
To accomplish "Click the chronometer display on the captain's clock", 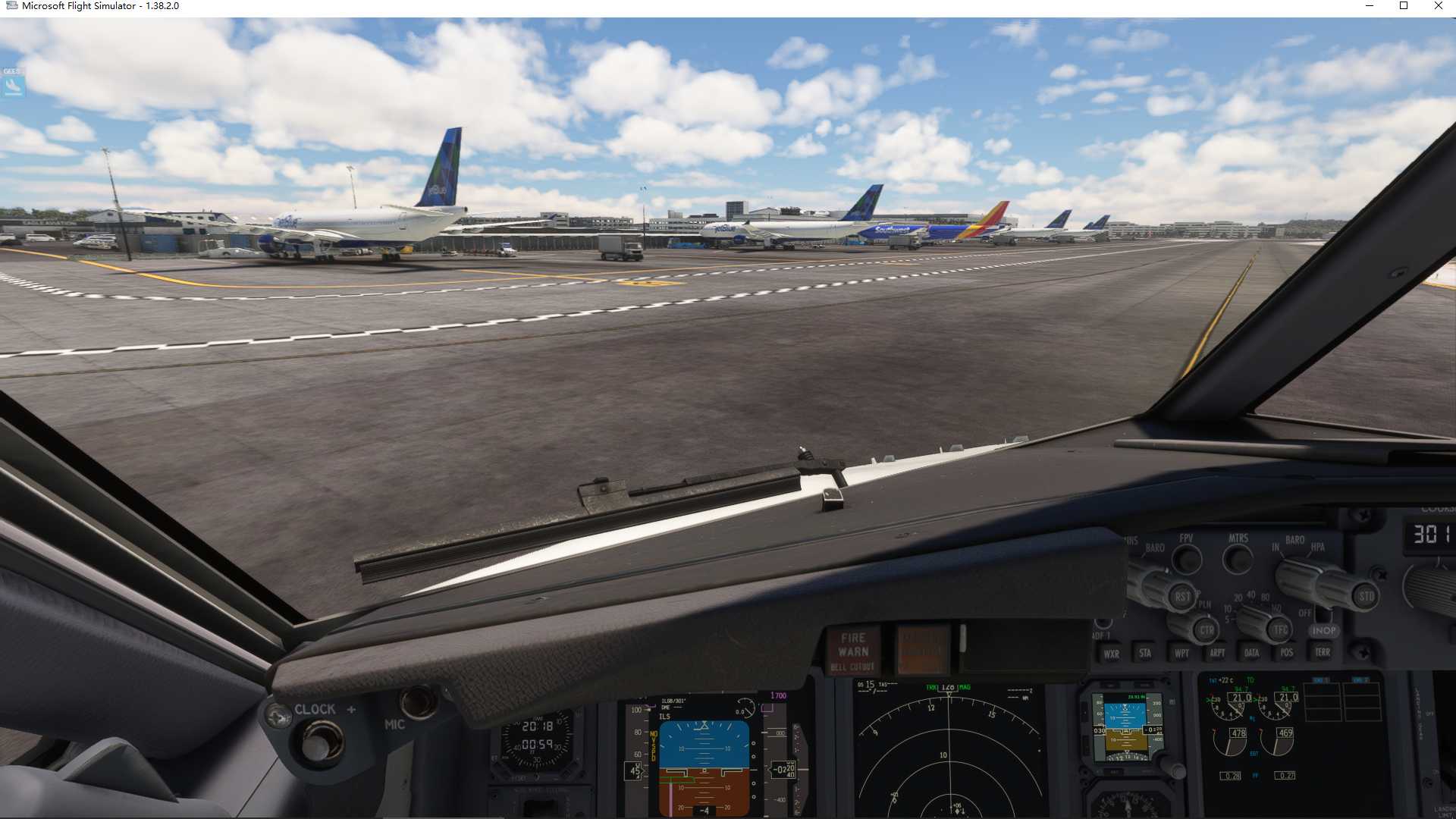I will [537, 746].
